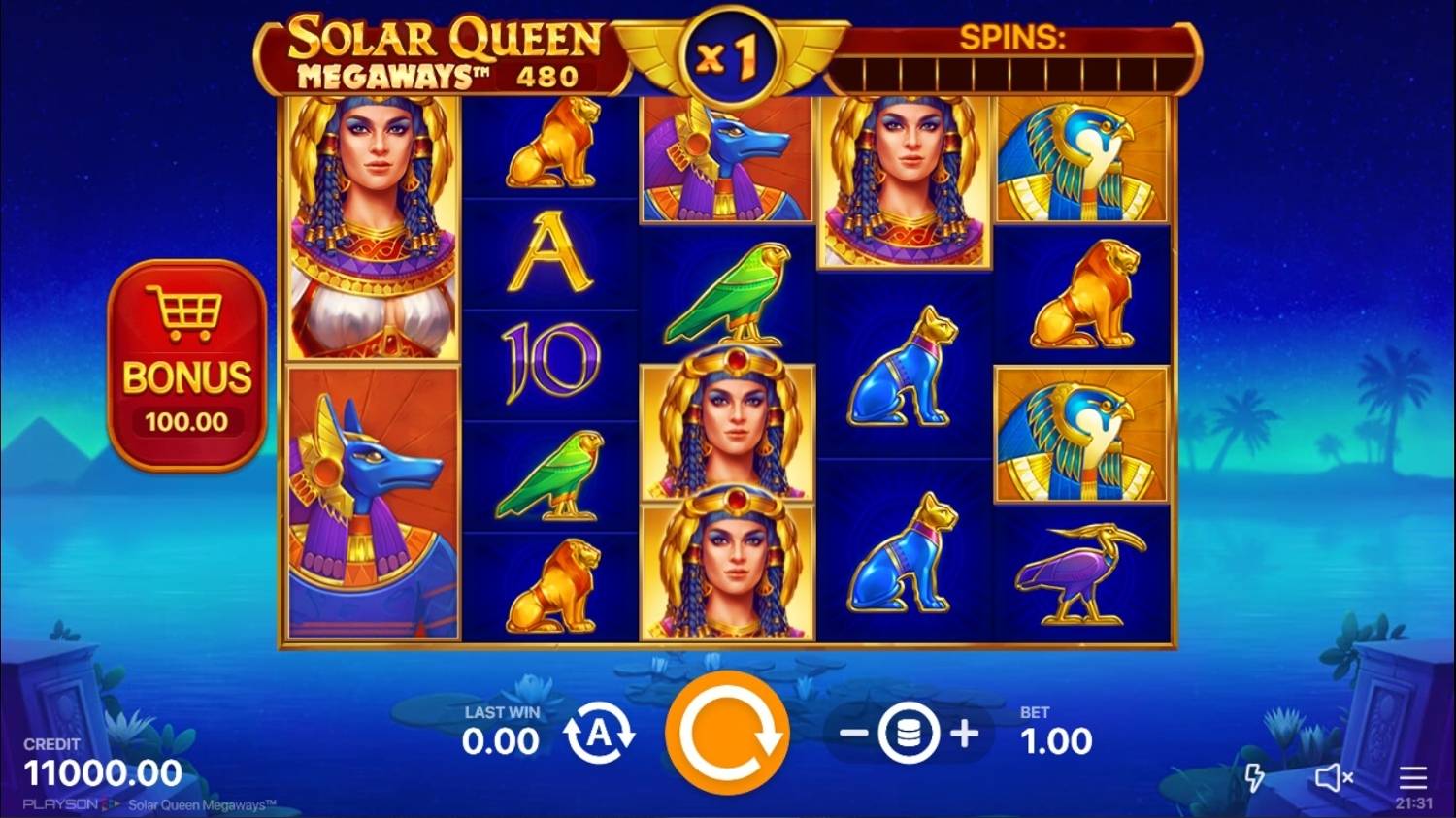This screenshot has height=818, width=1456.
Task: Toggle turbo spin with the lightning icon
Action: point(1257,776)
